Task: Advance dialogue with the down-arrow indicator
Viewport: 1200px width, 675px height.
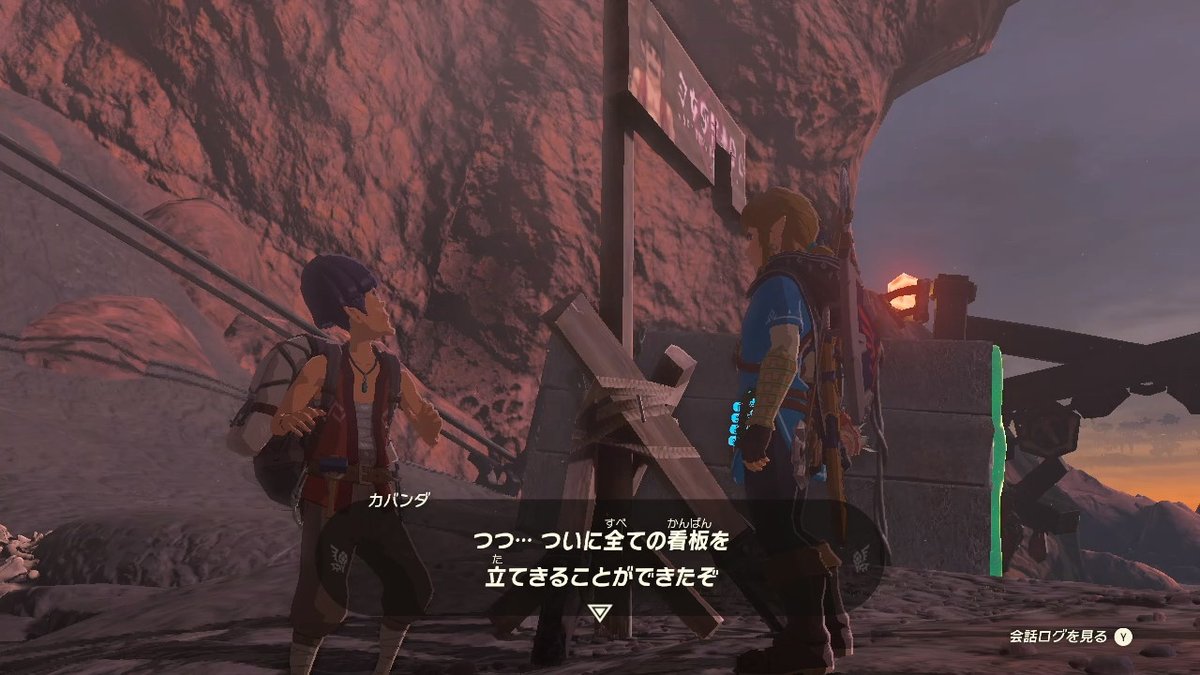Action: click(598, 612)
